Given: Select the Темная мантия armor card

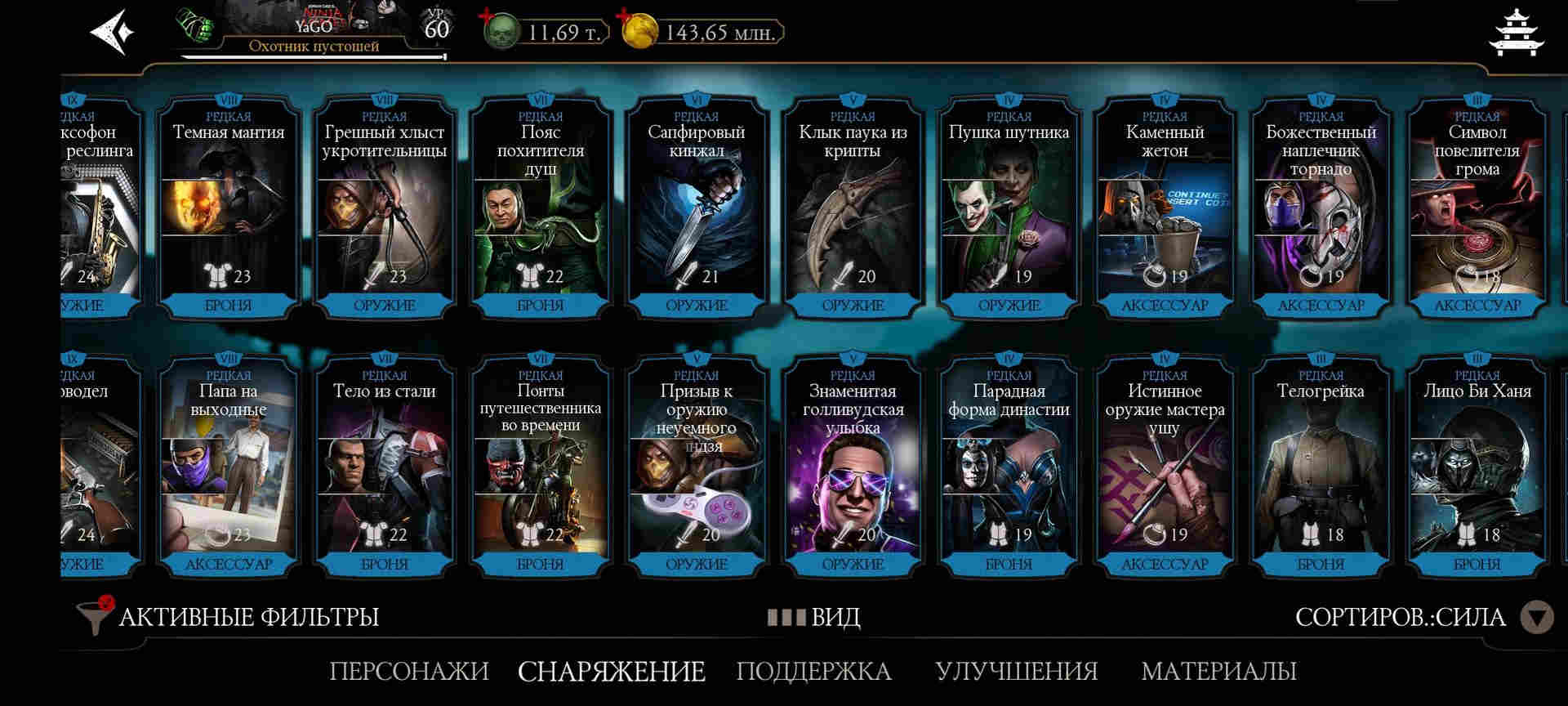Looking at the screenshot, I should pos(229,208).
